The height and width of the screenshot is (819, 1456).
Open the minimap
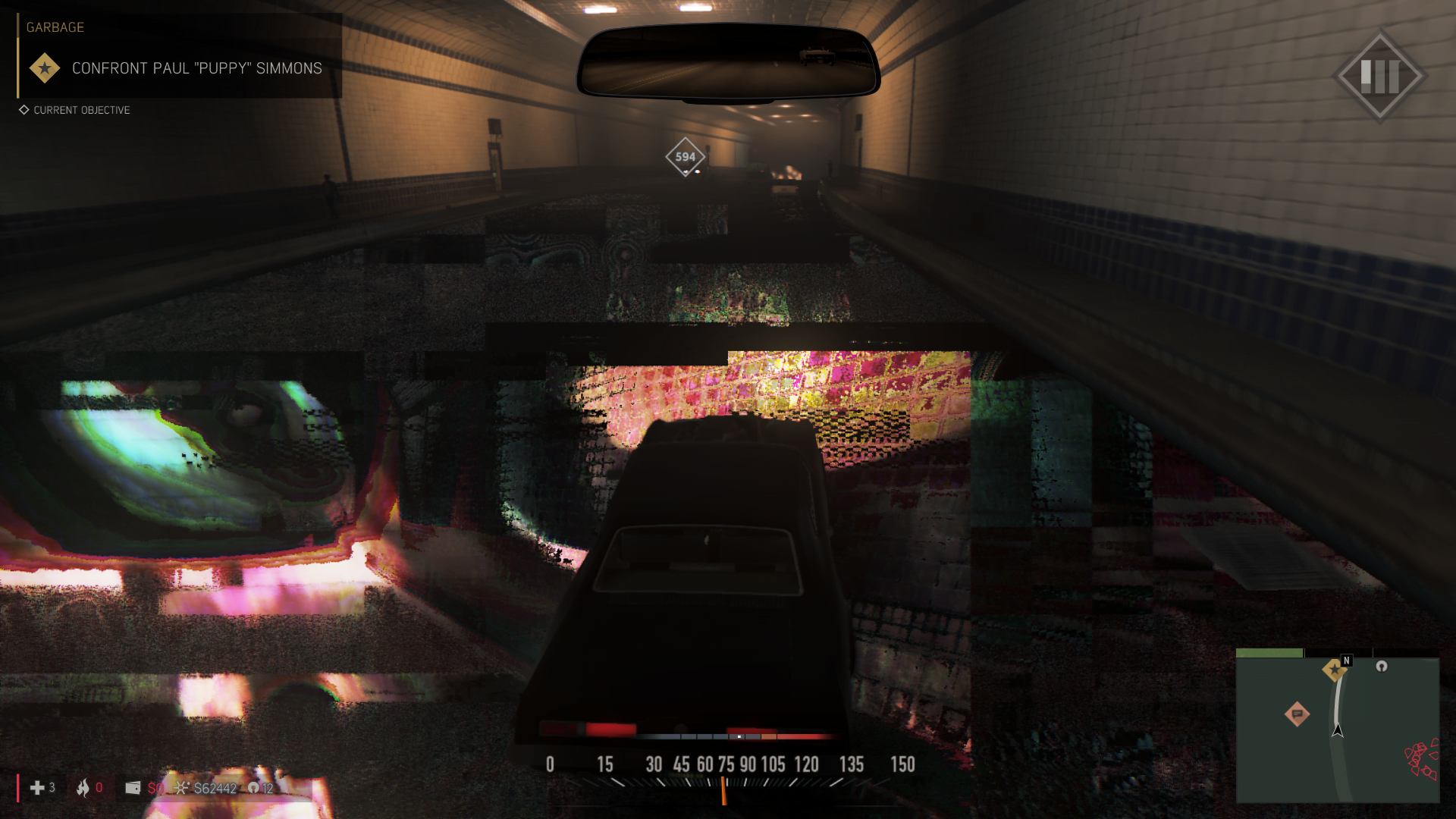(1337, 728)
